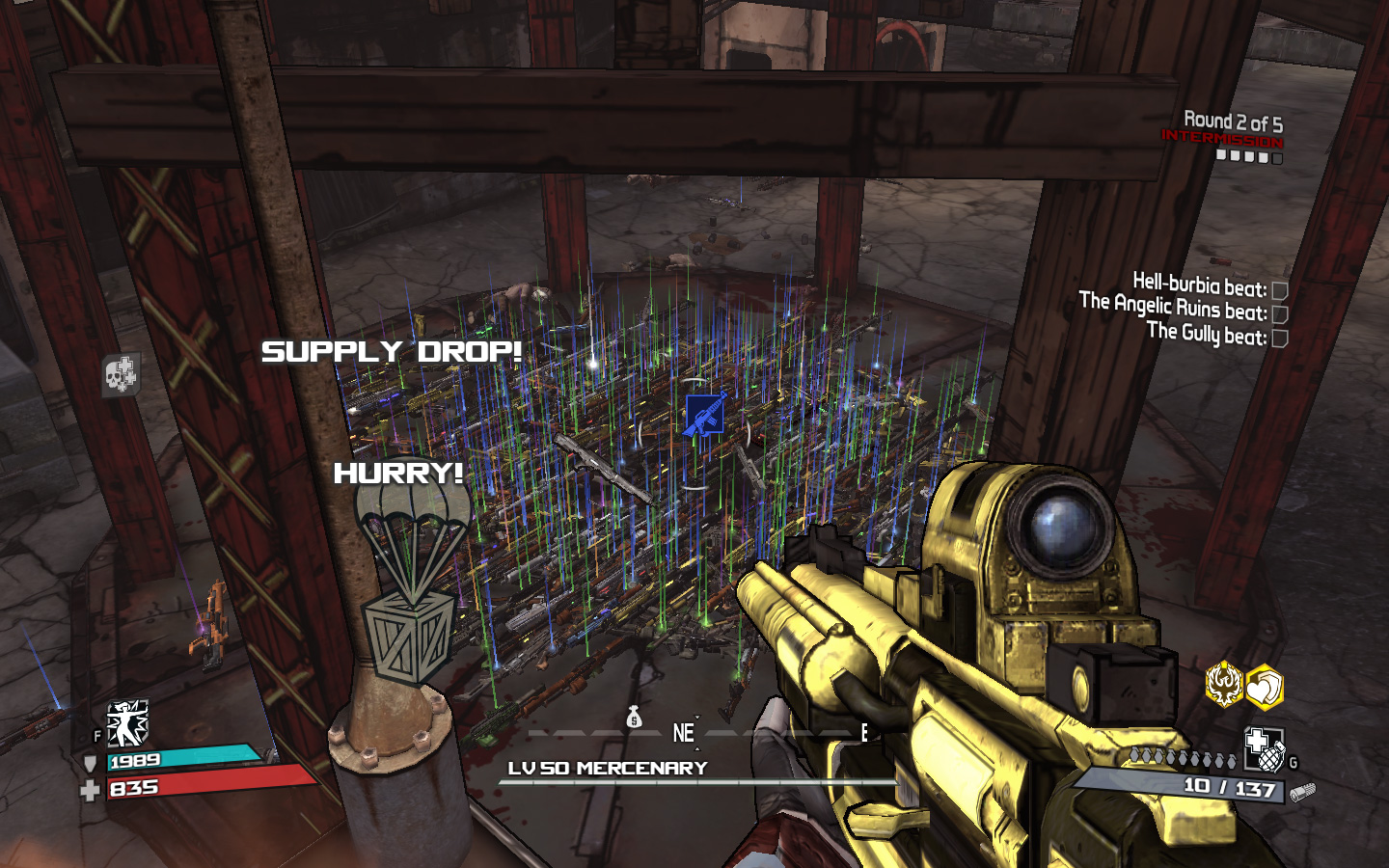Click the yellow heart hexagon buff icon
The width and height of the screenshot is (1389, 868).
pyautogui.click(x=1265, y=688)
